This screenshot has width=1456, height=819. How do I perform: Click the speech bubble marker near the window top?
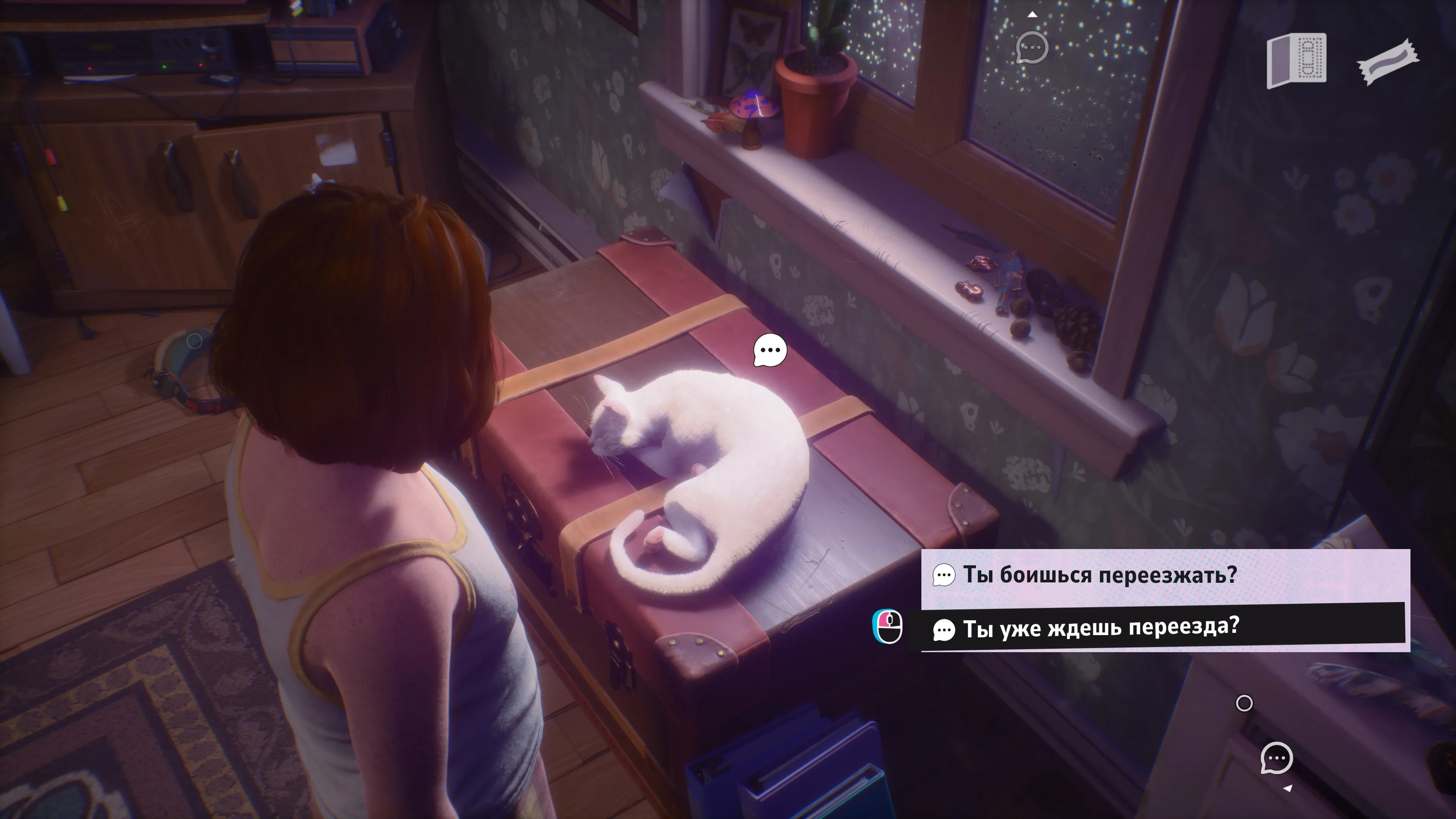1031,47
